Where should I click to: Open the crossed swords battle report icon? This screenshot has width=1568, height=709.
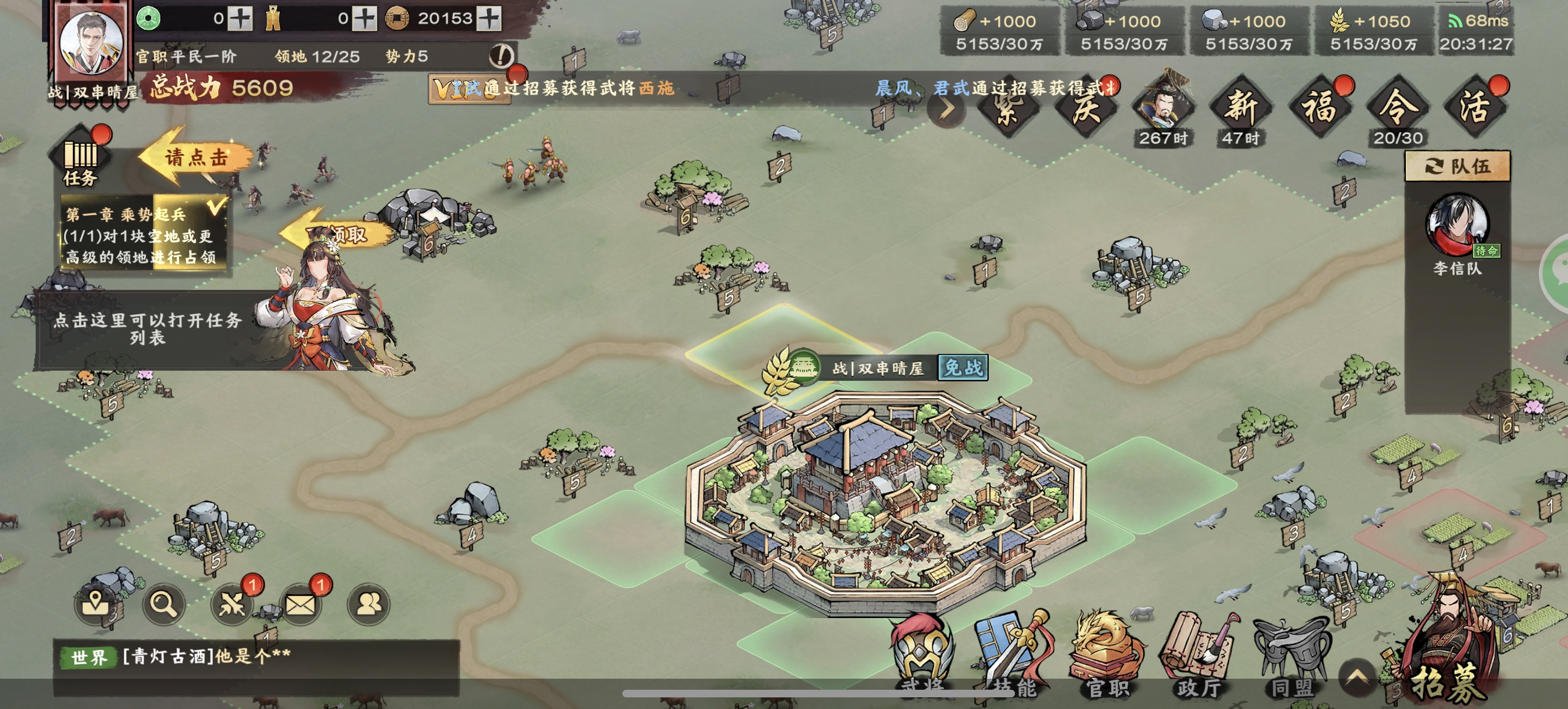pyautogui.click(x=232, y=603)
